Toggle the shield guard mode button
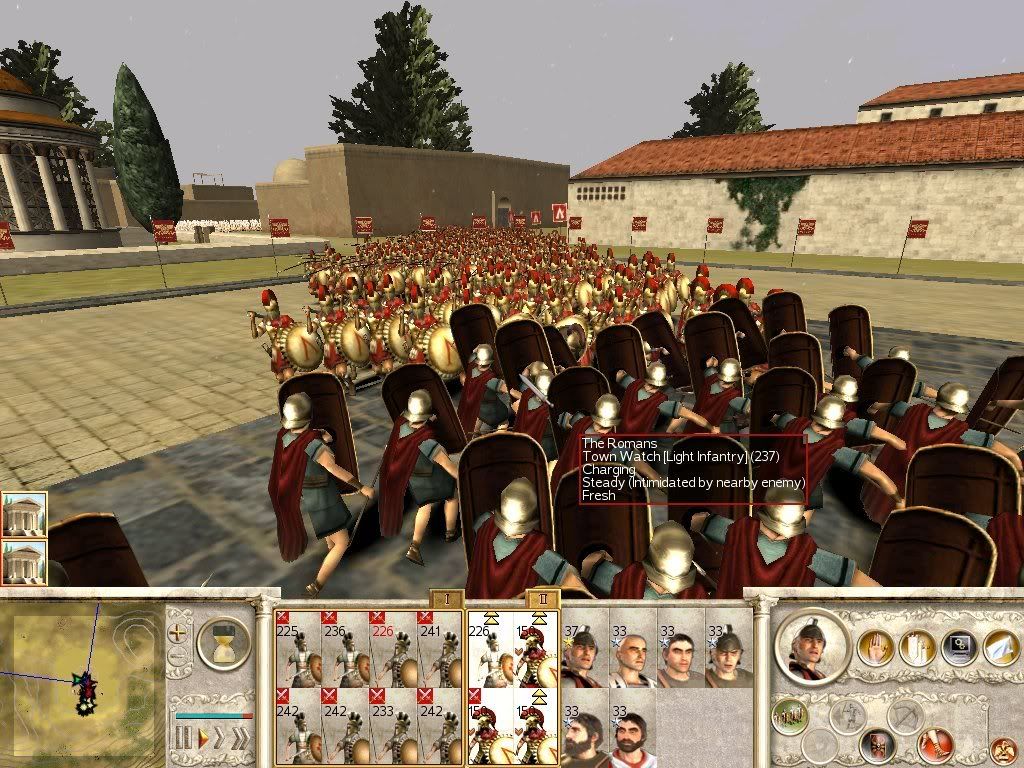The width and height of the screenshot is (1024, 768). pyautogui.click(x=877, y=745)
